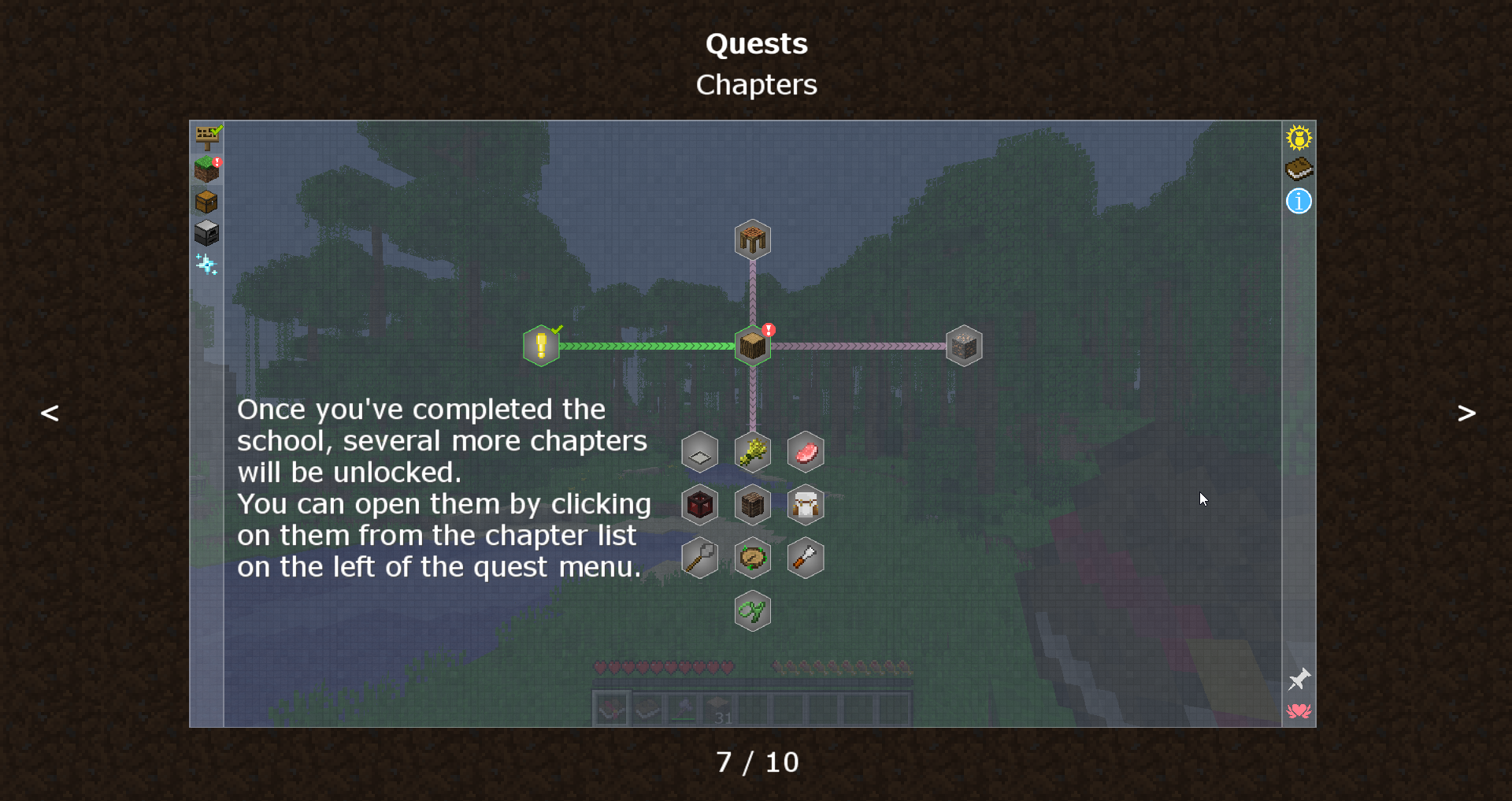Show the blue info button
This screenshot has width=1512, height=801.
[x=1299, y=201]
